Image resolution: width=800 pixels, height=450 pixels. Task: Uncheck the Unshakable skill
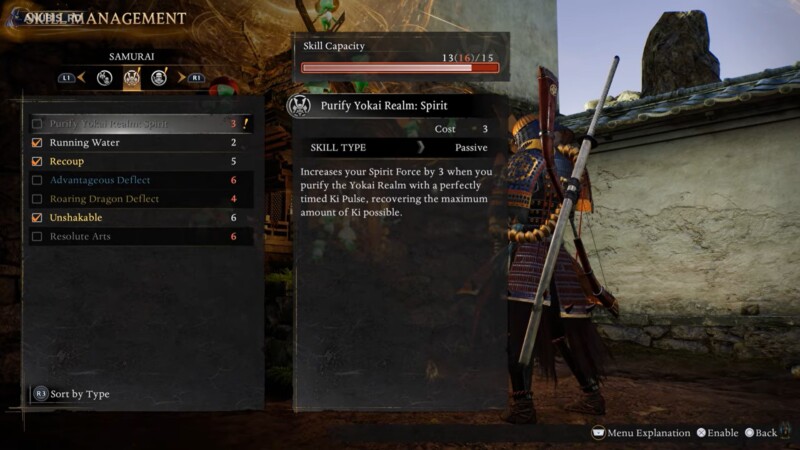pos(37,218)
